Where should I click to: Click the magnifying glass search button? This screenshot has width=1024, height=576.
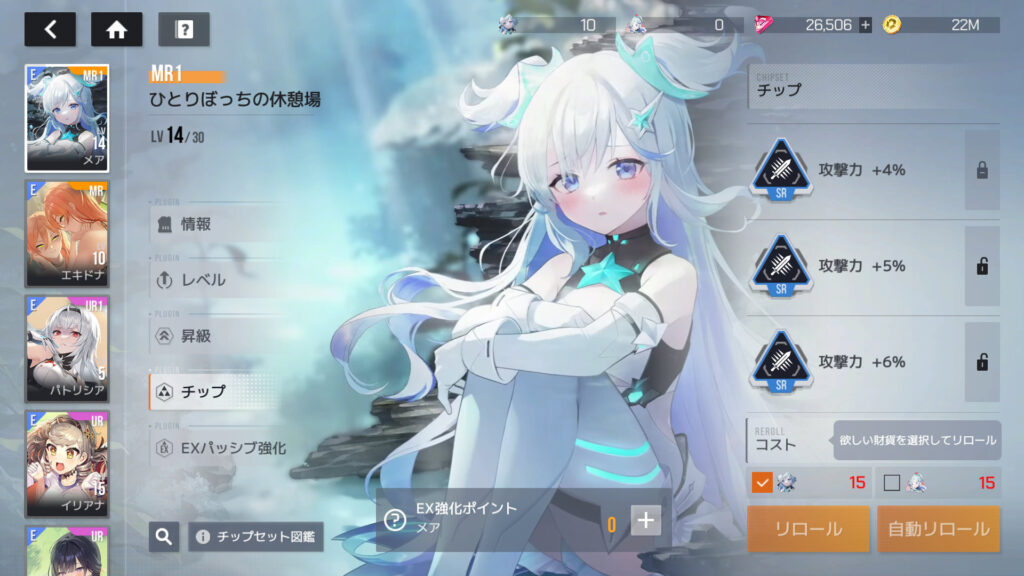point(164,537)
